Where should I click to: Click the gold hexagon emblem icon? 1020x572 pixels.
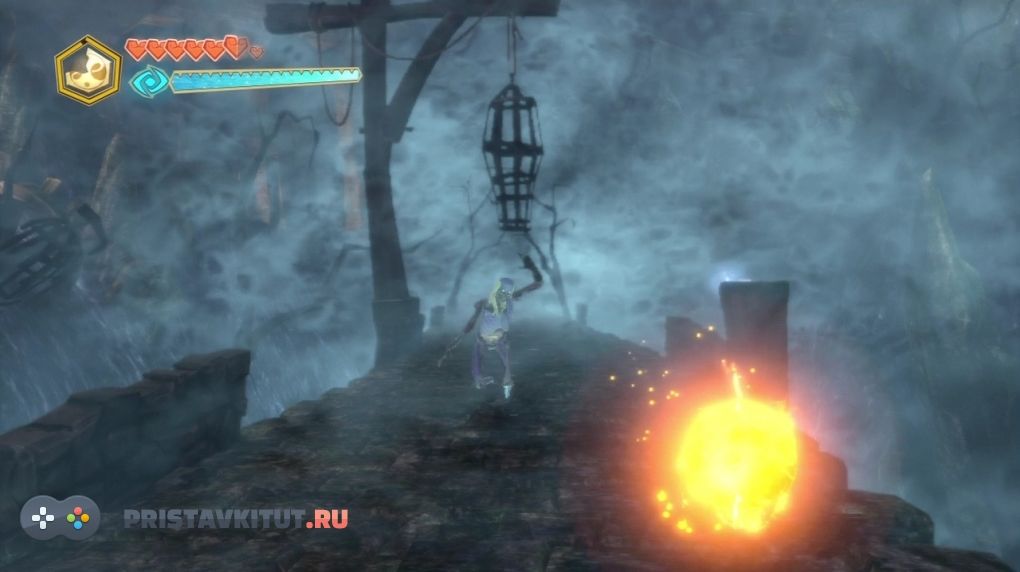click(88, 70)
